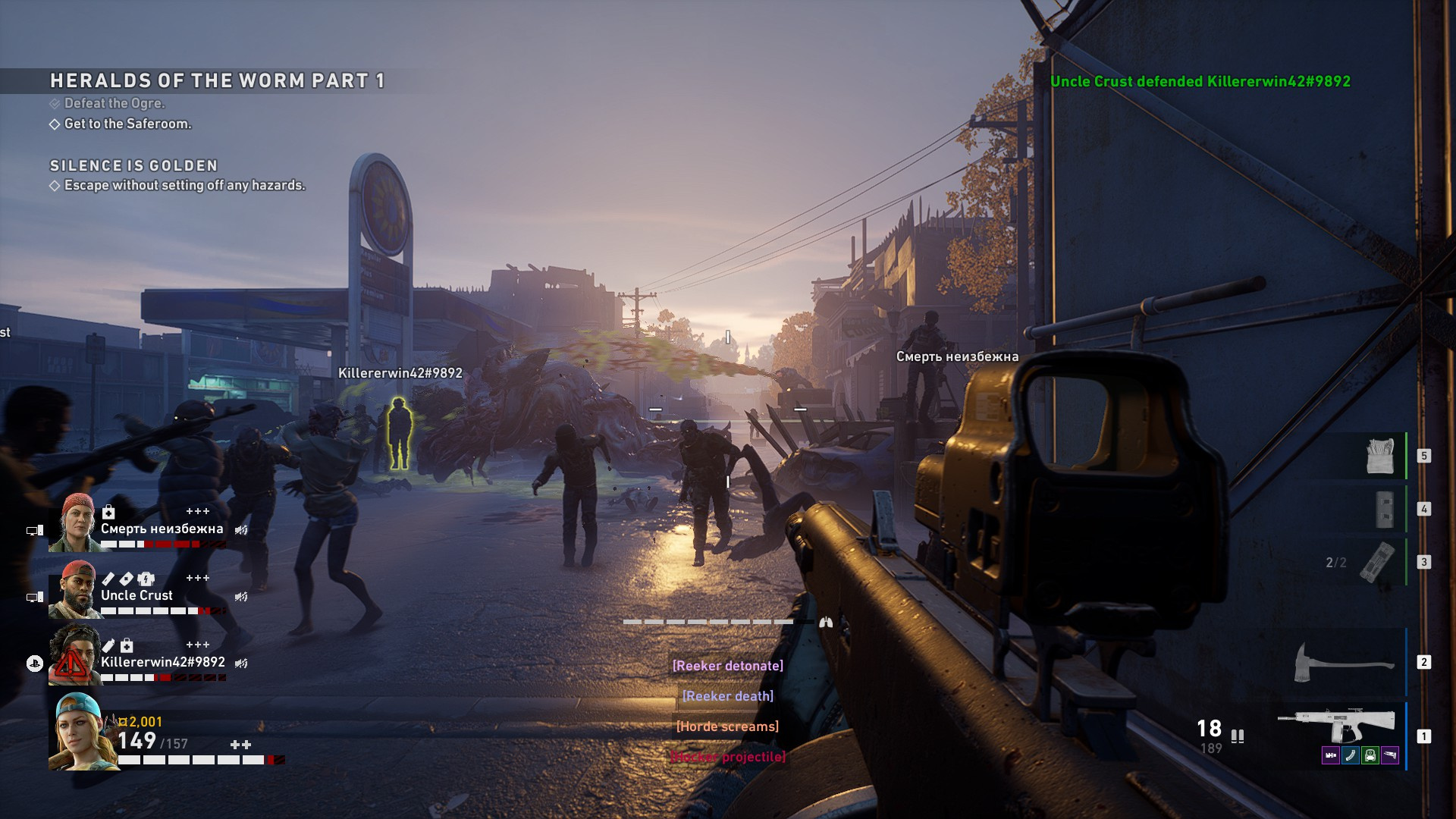Viewport: 1456px width, 819px height.
Task: Toggle the voice mute icon beside Killererwin42#9892
Action: coord(241,664)
